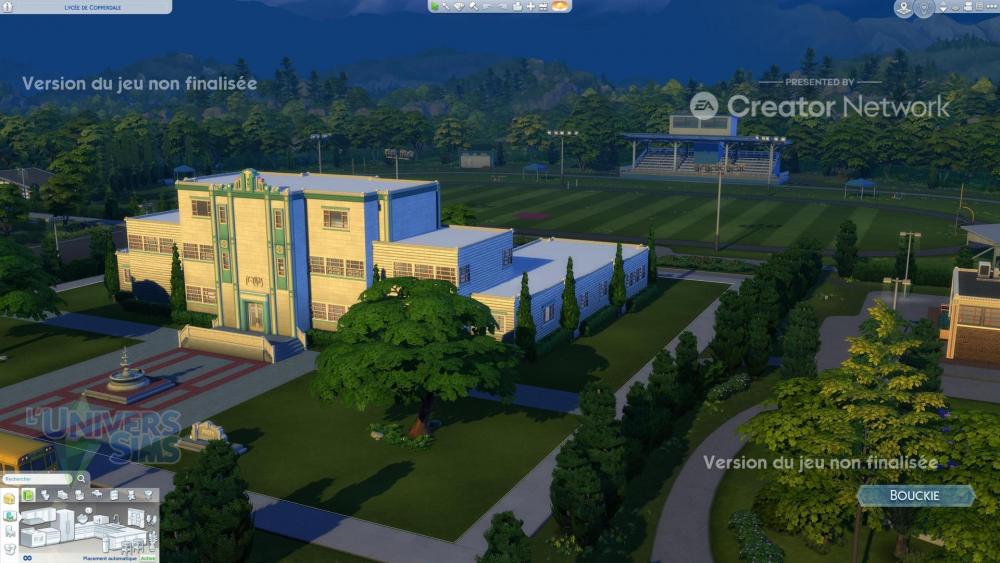
Task: Switch to the house build mode icon
Action: point(9,498)
